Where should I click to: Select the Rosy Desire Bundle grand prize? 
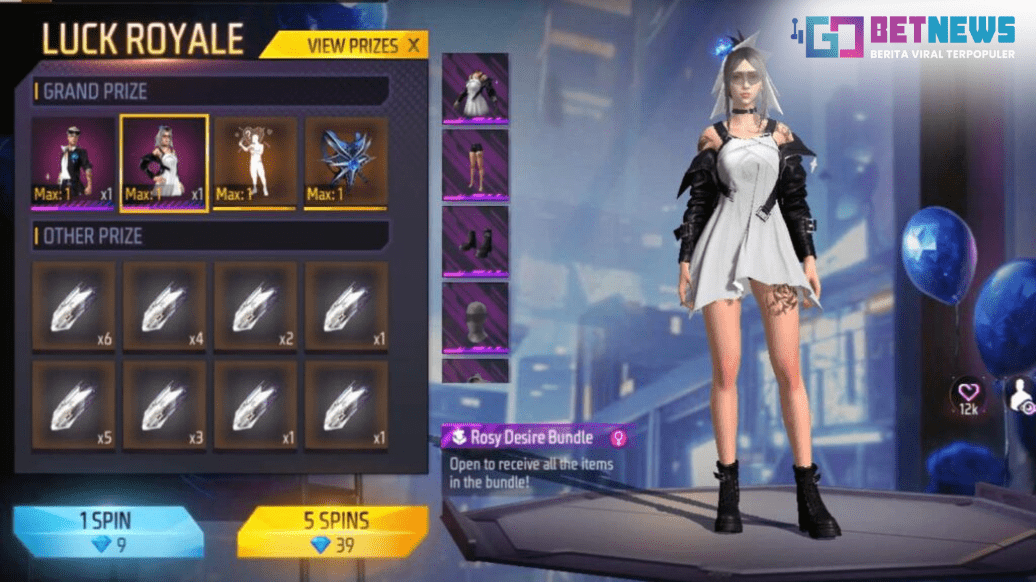tap(164, 163)
